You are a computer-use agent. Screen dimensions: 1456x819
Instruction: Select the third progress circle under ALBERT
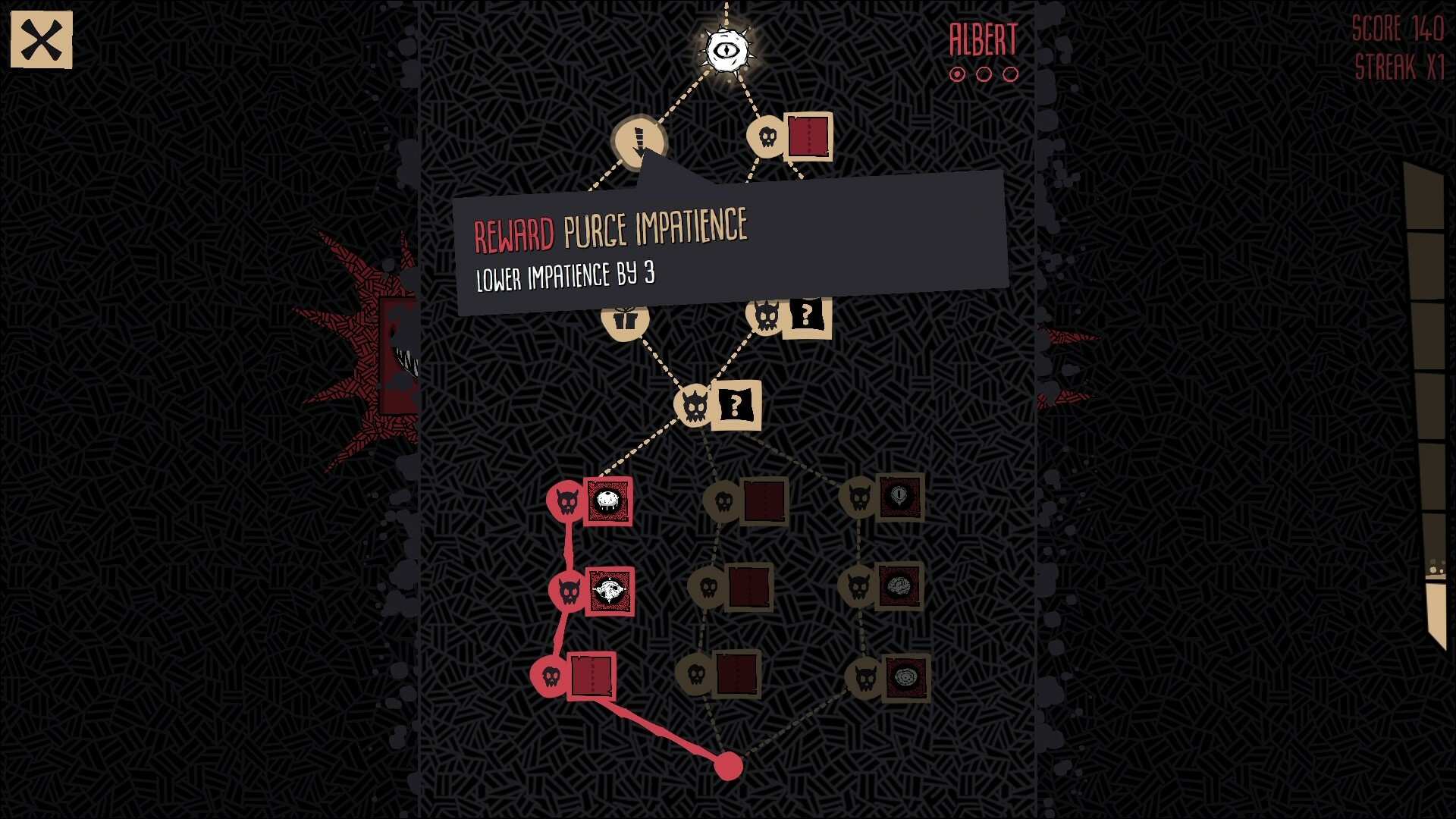[x=1009, y=75]
